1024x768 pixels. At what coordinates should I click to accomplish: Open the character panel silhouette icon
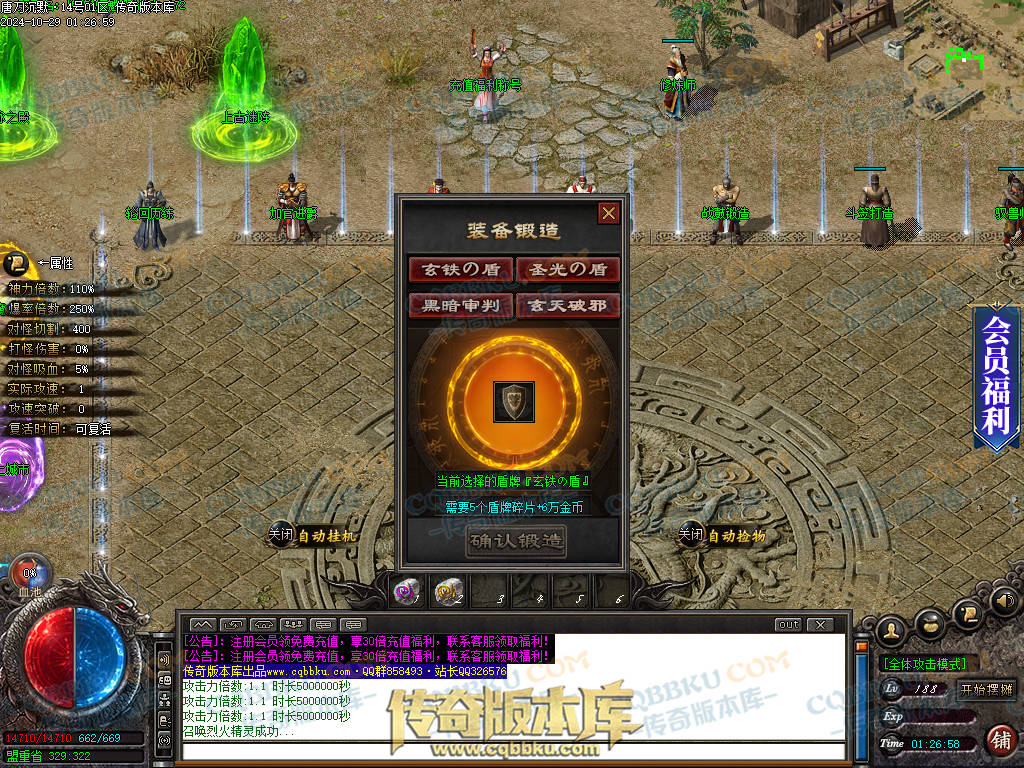coord(890,630)
